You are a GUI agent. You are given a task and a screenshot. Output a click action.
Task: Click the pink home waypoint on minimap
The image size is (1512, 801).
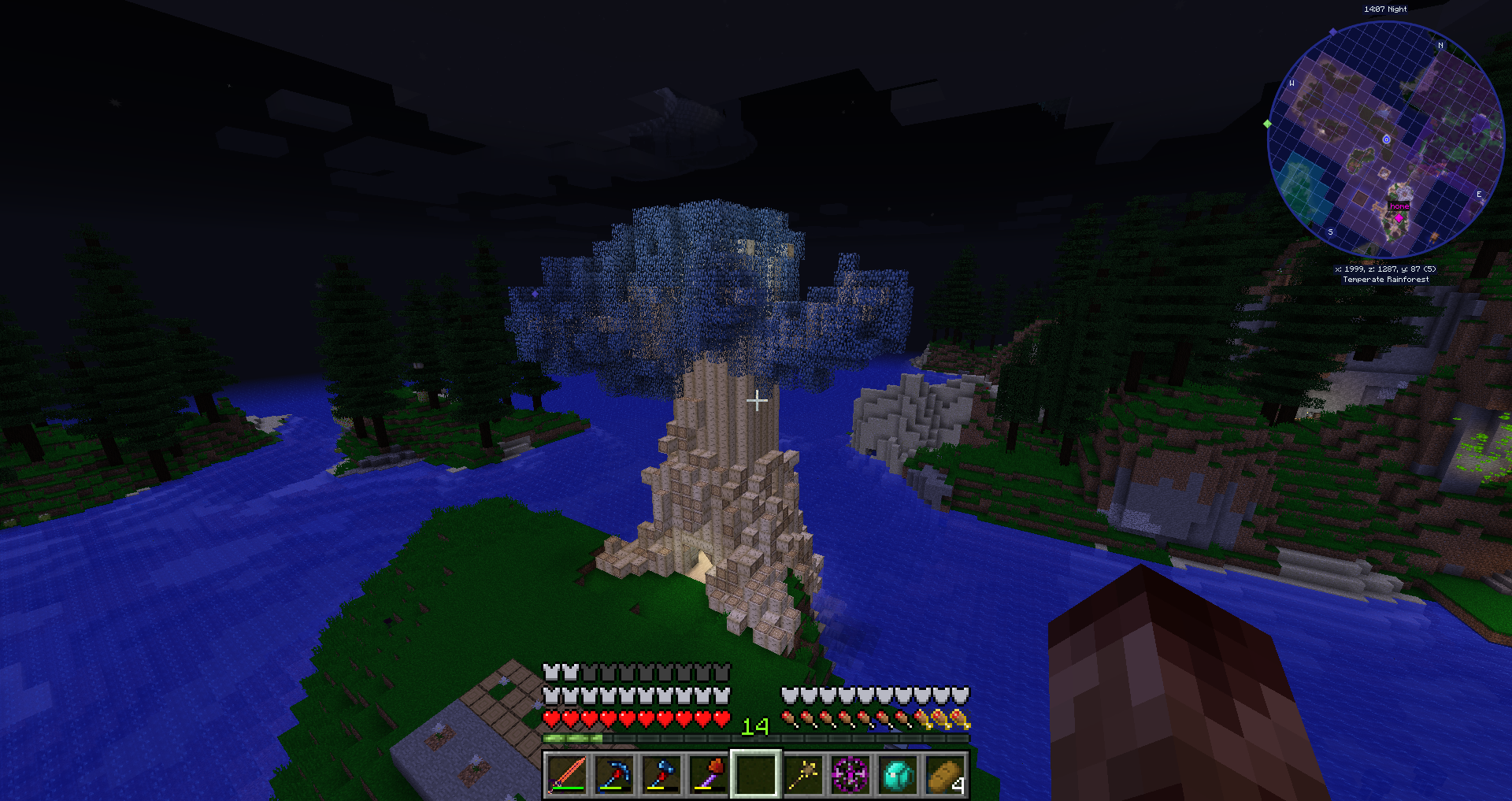[x=1399, y=217]
